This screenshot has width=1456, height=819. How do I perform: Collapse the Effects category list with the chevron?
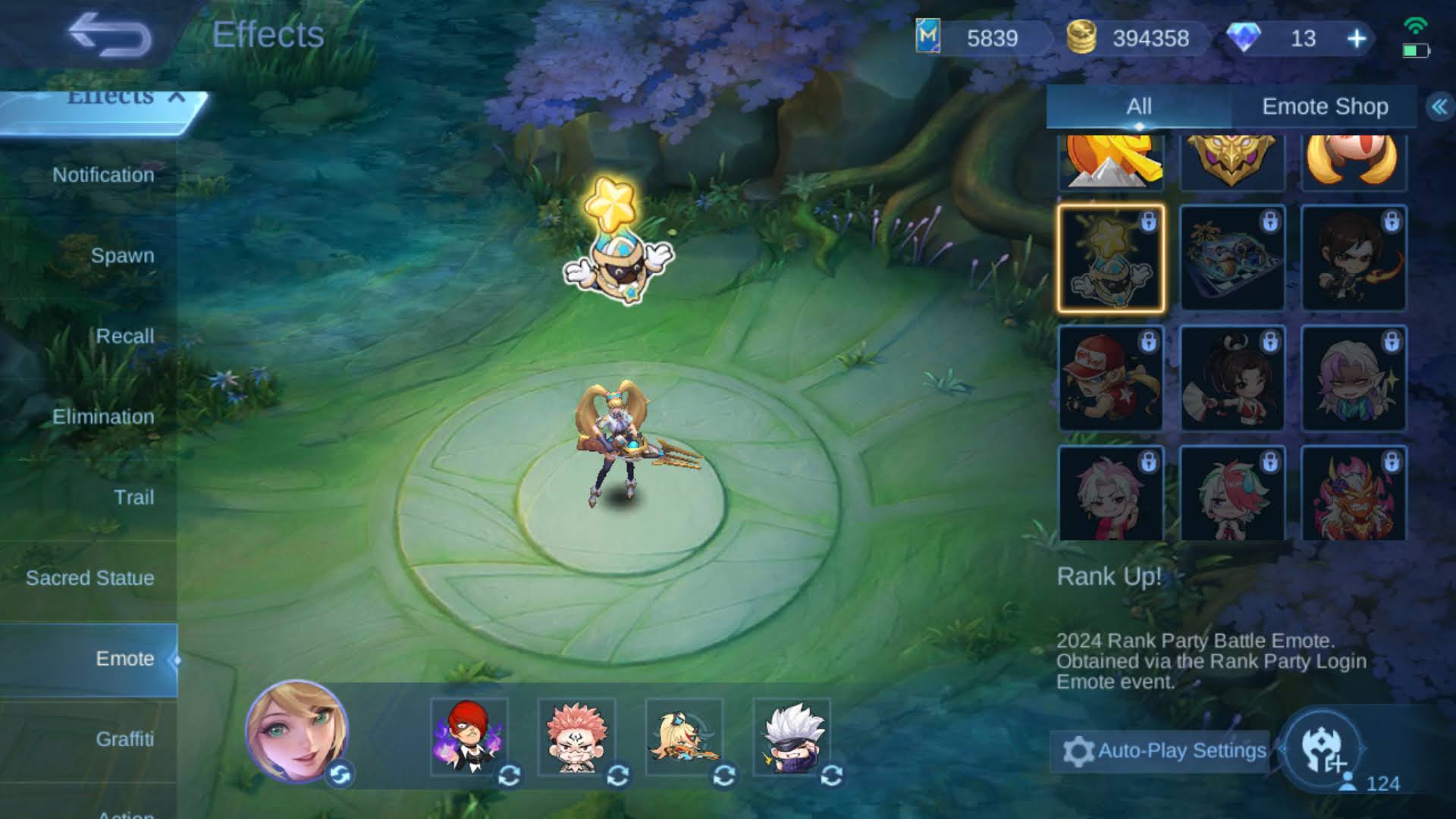point(177,96)
